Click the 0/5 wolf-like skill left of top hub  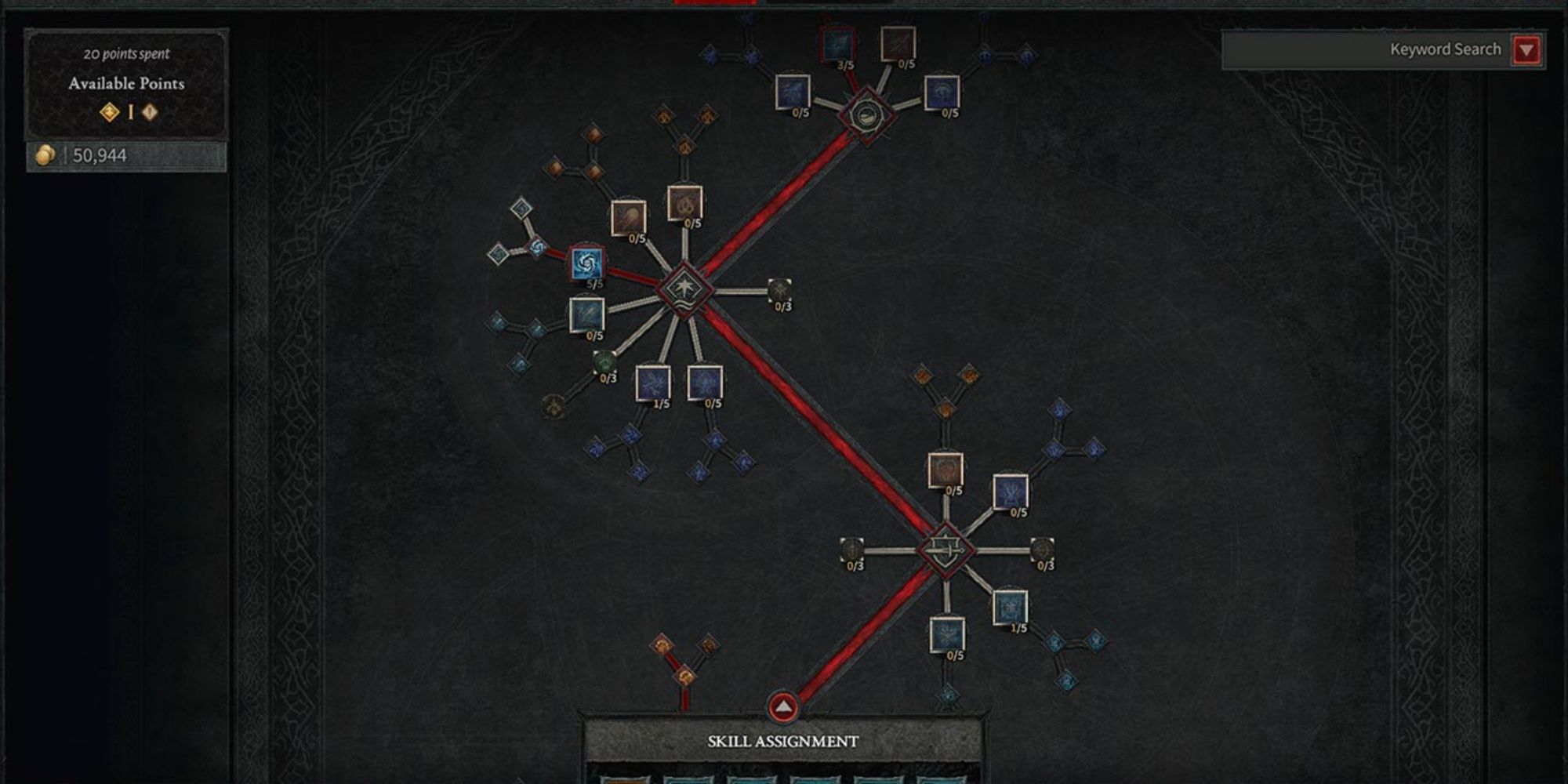[x=793, y=93]
